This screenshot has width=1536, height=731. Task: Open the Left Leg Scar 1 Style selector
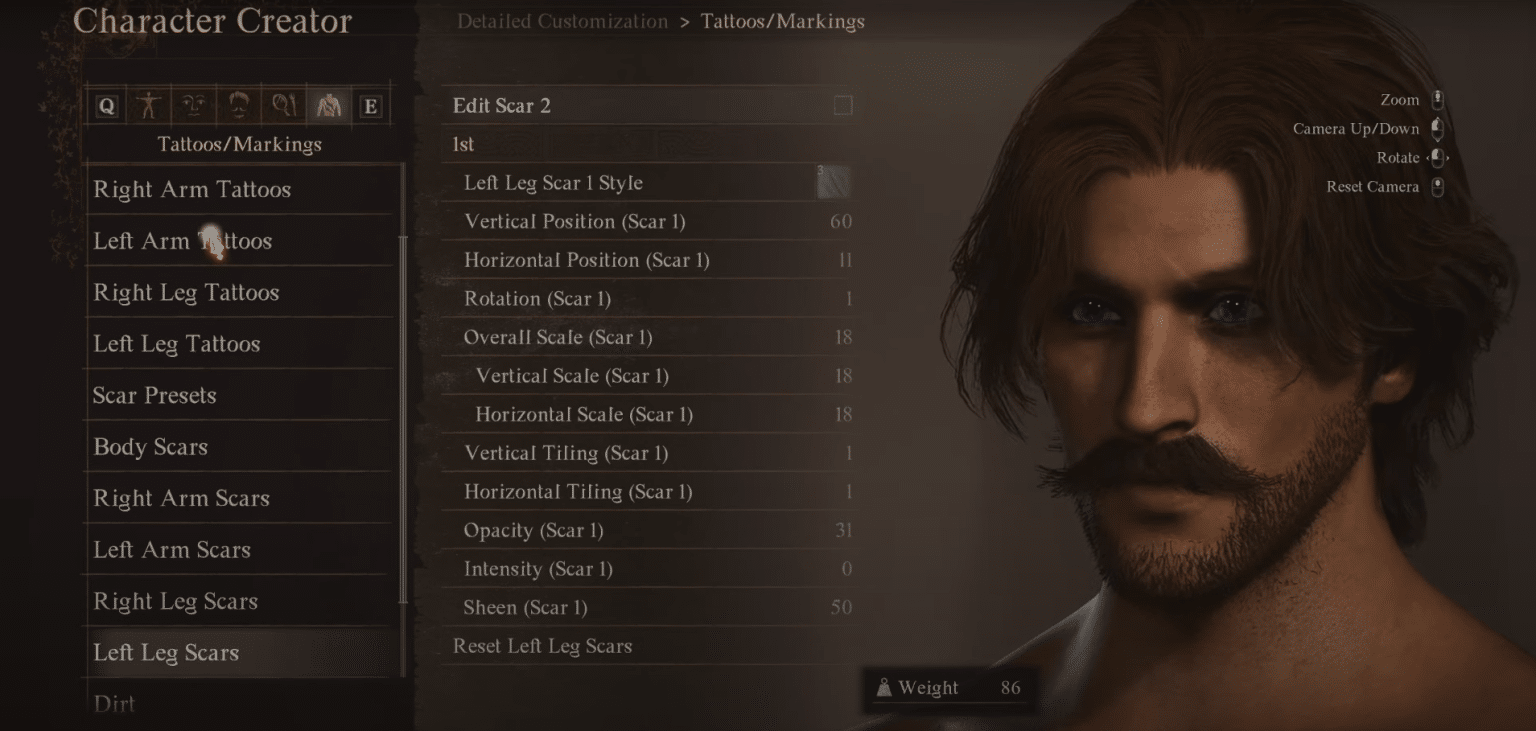650,182
